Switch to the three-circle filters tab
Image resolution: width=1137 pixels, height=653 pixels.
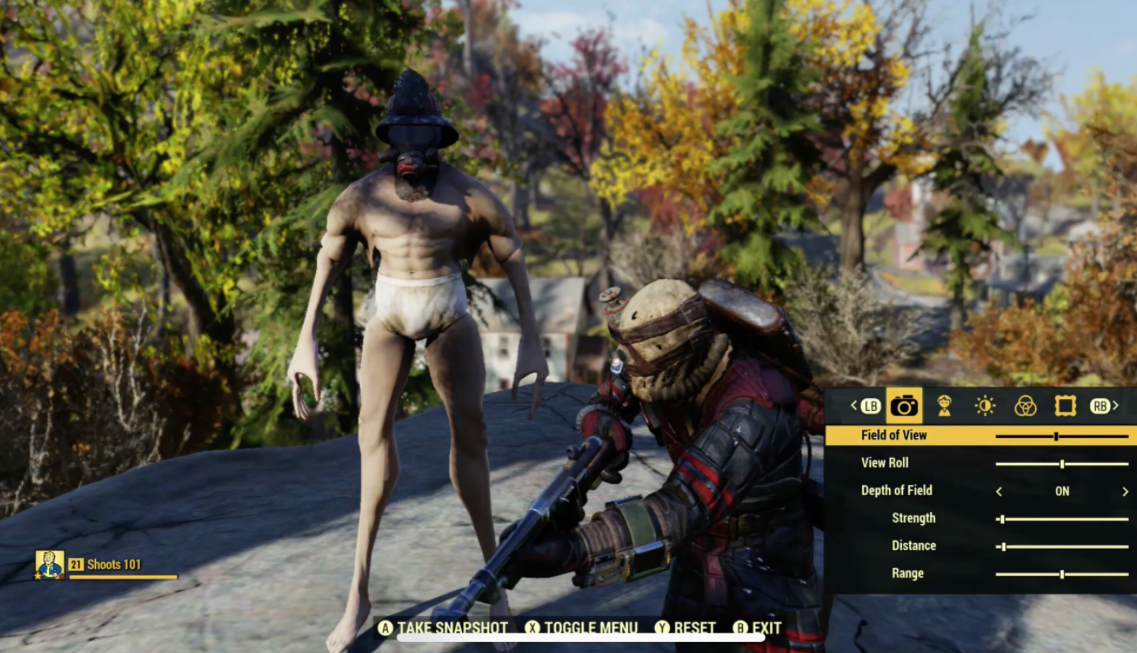(1025, 405)
